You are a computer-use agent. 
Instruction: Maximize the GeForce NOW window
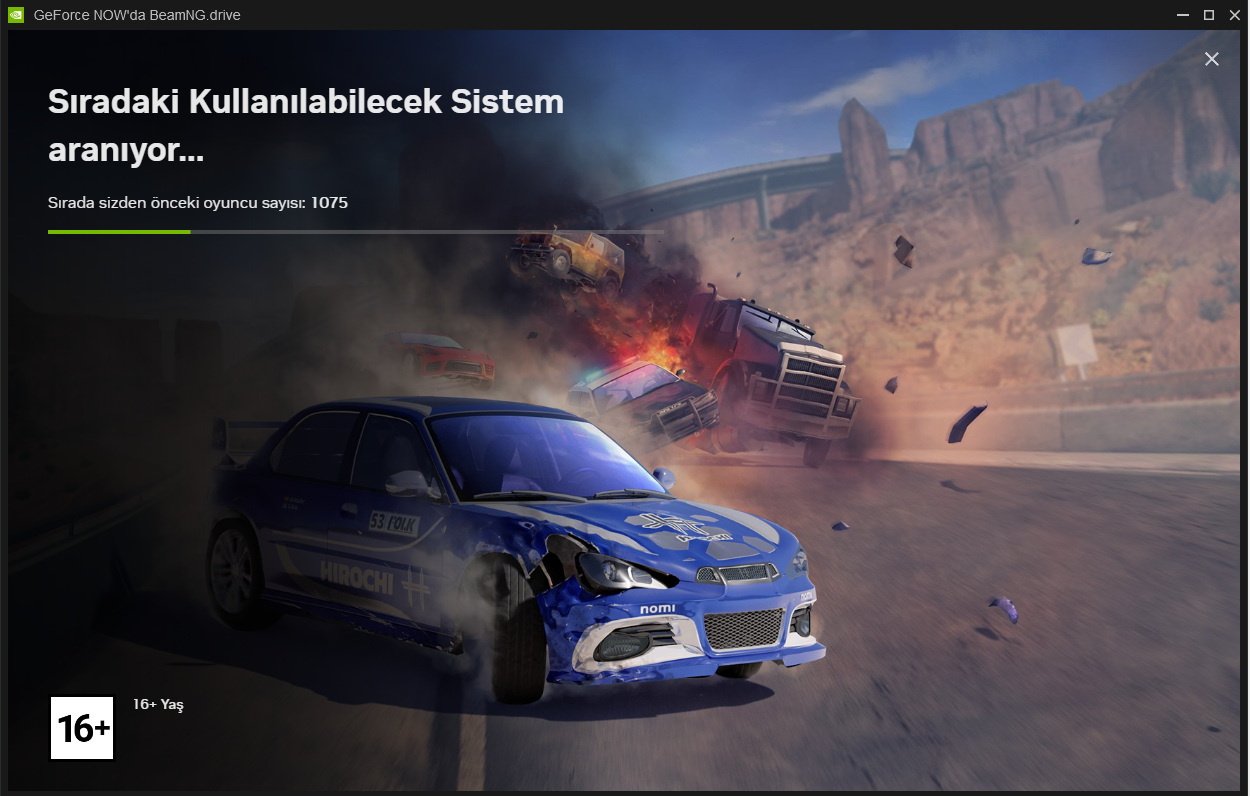(1209, 15)
